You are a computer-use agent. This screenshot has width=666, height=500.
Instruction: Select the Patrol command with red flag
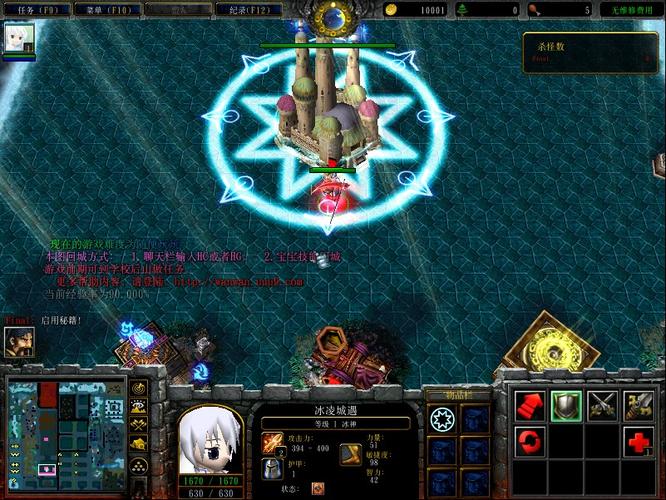(x=638, y=404)
